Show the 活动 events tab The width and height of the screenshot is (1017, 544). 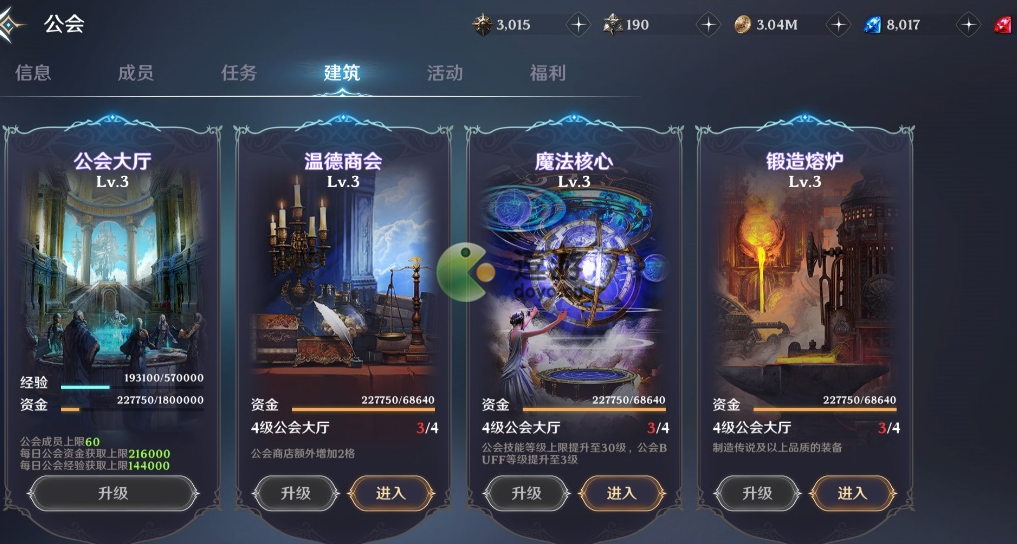click(445, 73)
